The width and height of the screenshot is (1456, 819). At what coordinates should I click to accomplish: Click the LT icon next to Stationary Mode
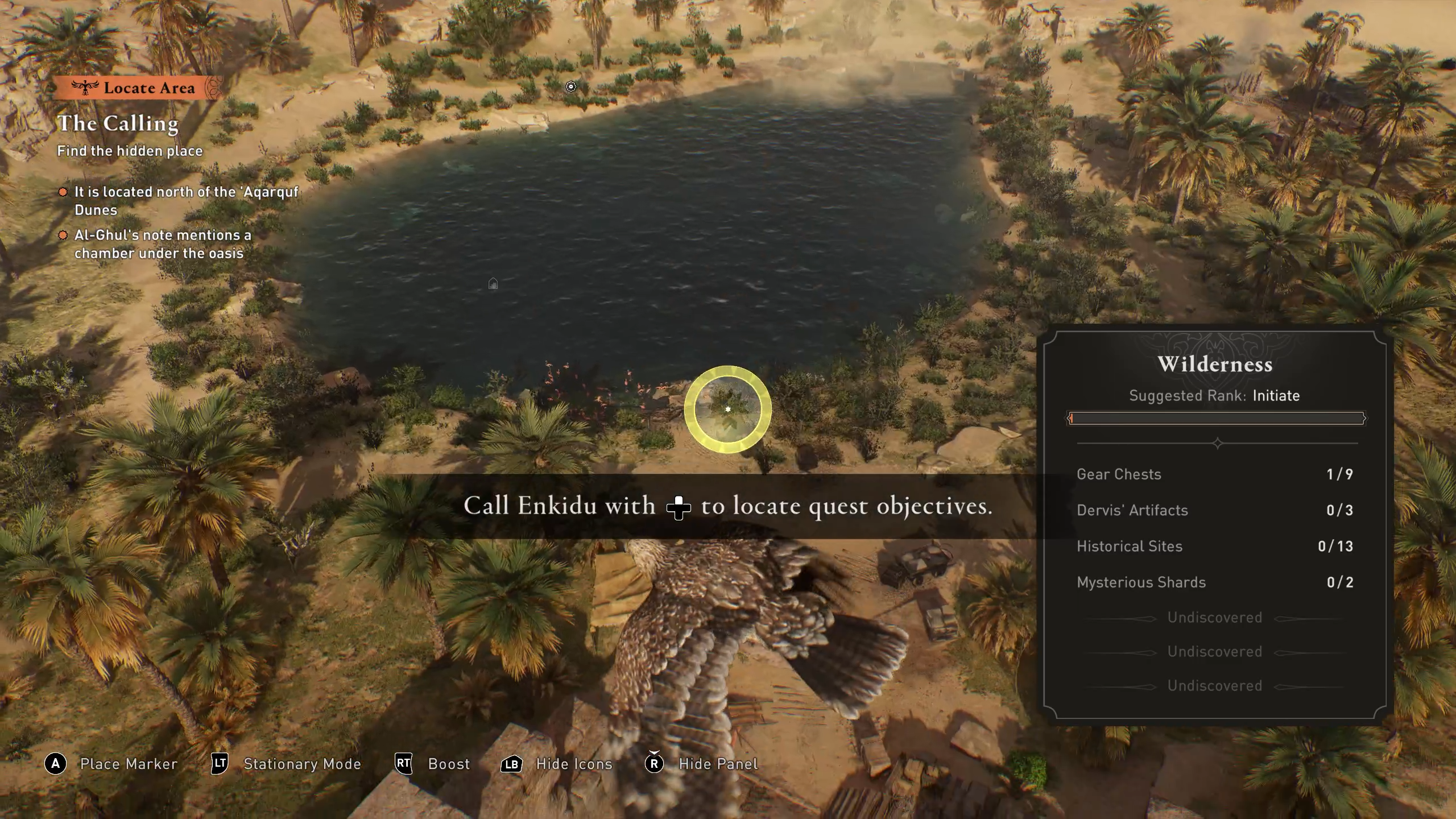coord(219,764)
